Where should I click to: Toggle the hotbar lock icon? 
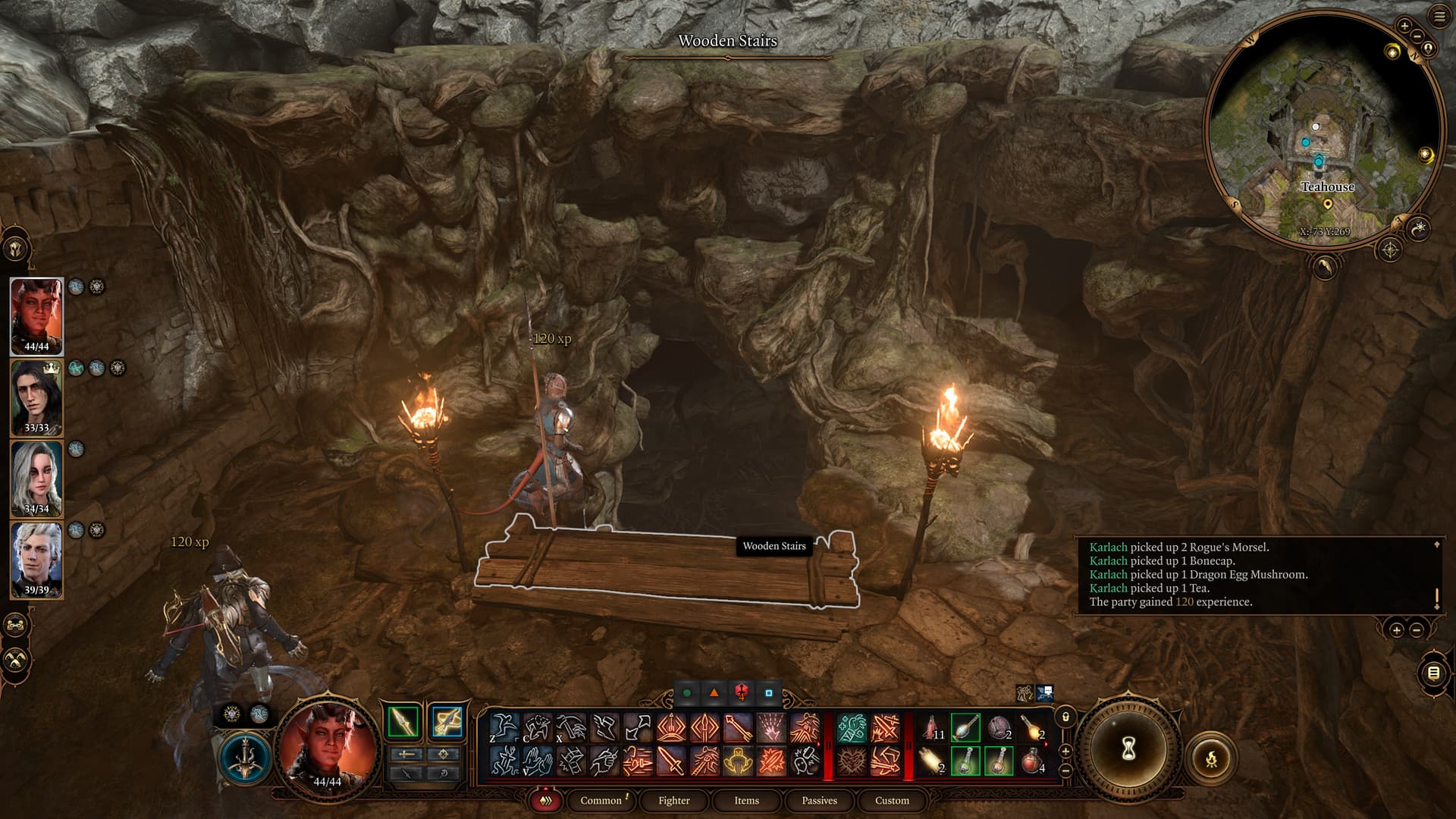(x=1065, y=717)
